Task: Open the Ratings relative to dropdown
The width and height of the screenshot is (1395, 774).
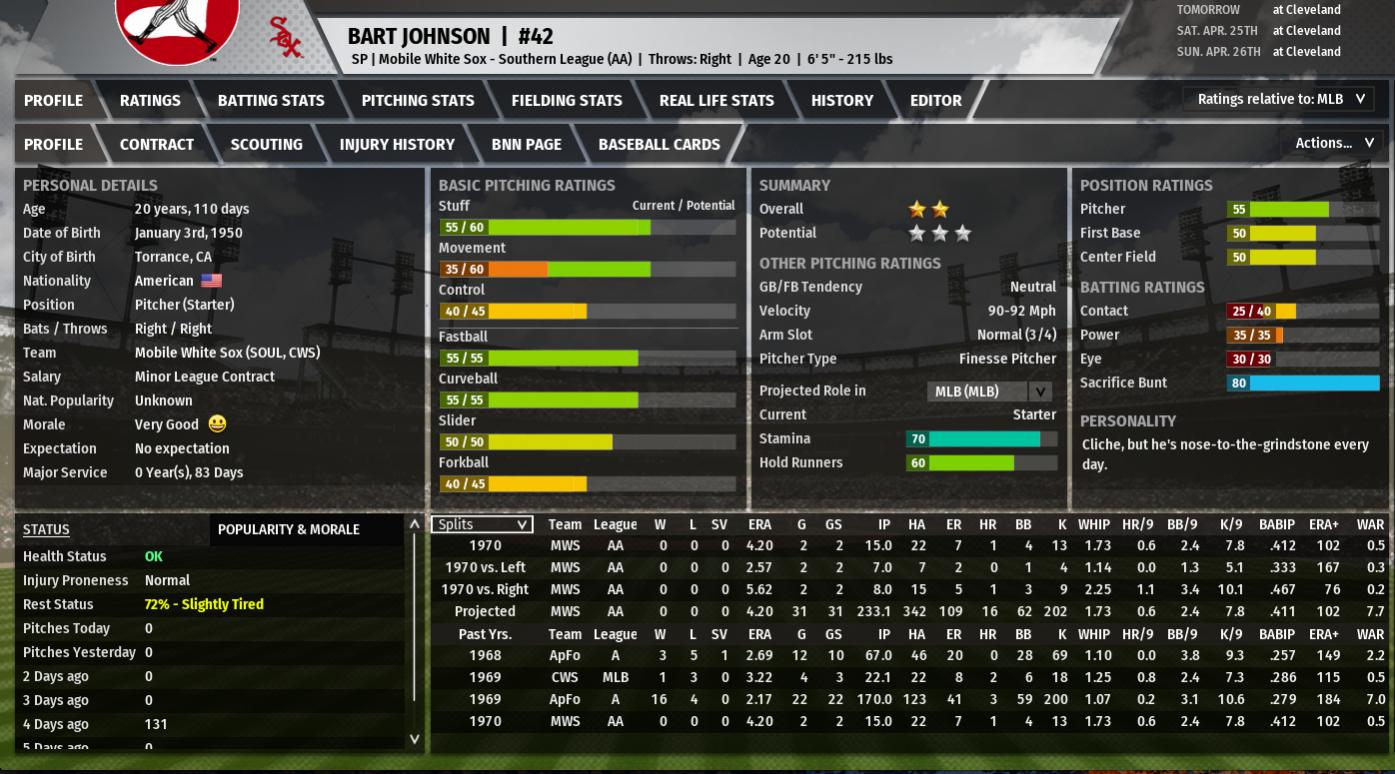Action: point(1279,99)
